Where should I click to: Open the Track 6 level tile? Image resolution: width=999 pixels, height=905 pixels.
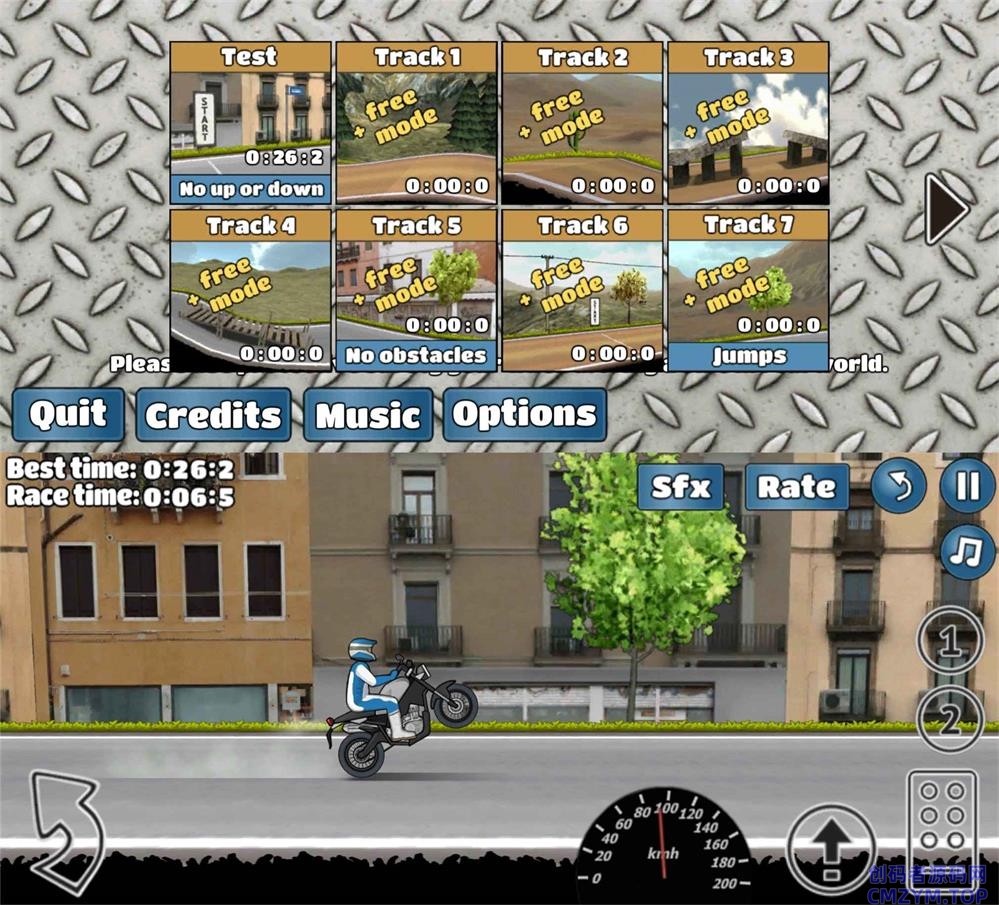coord(582,290)
